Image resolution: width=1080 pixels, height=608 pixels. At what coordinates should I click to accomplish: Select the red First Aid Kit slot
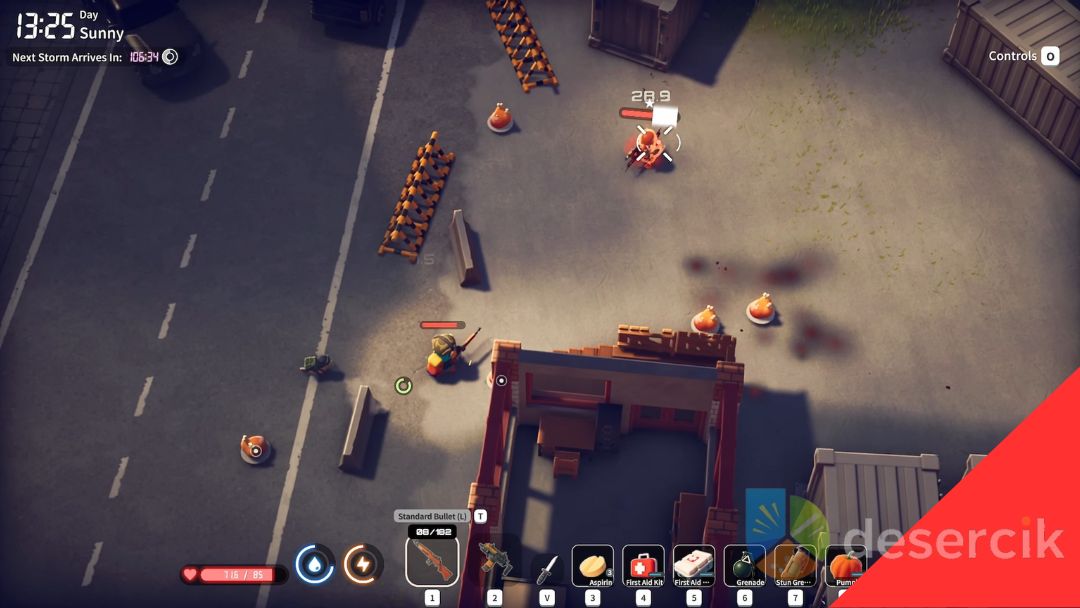(643, 565)
